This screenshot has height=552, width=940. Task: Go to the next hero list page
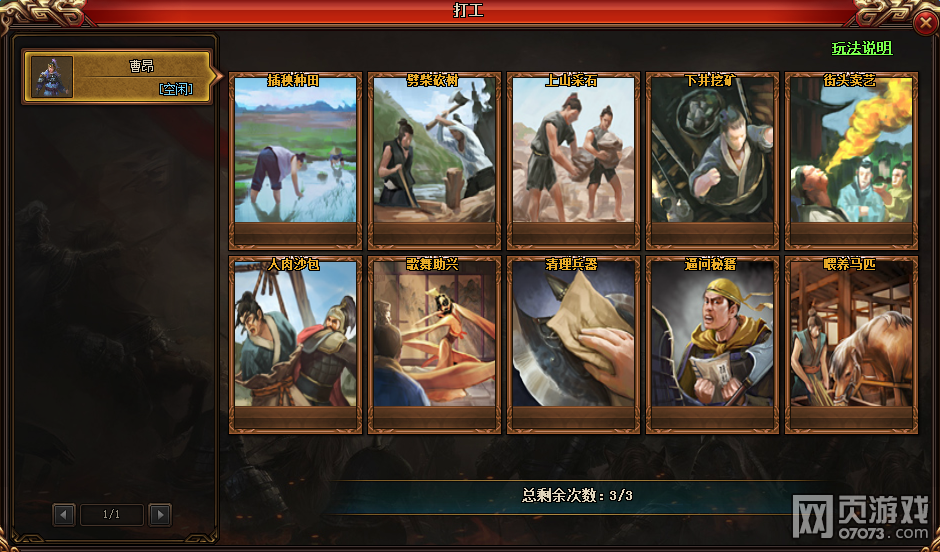point(160,515)
